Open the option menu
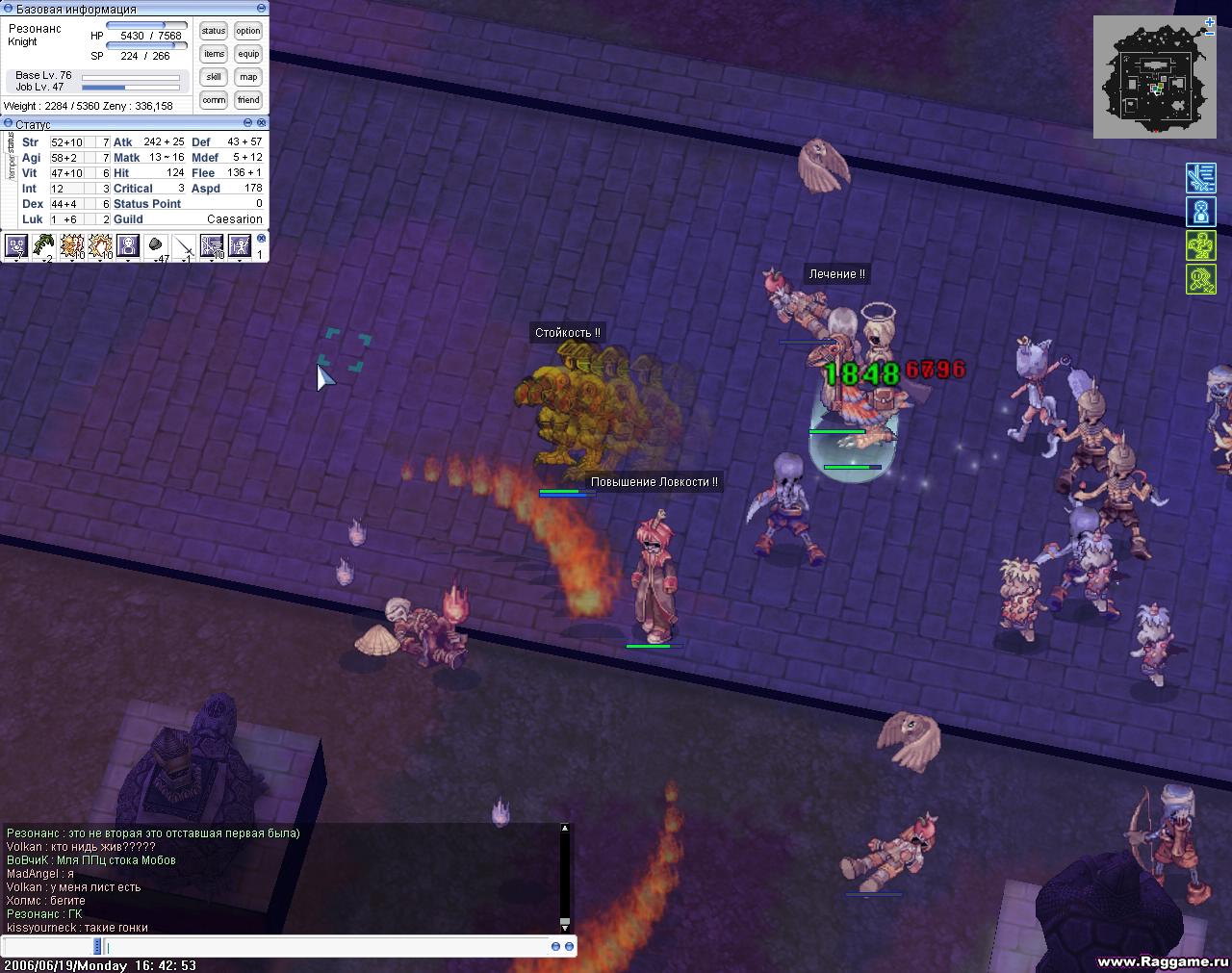The height and width of the screenshot is (973, 1232). (x=248, y=31)
